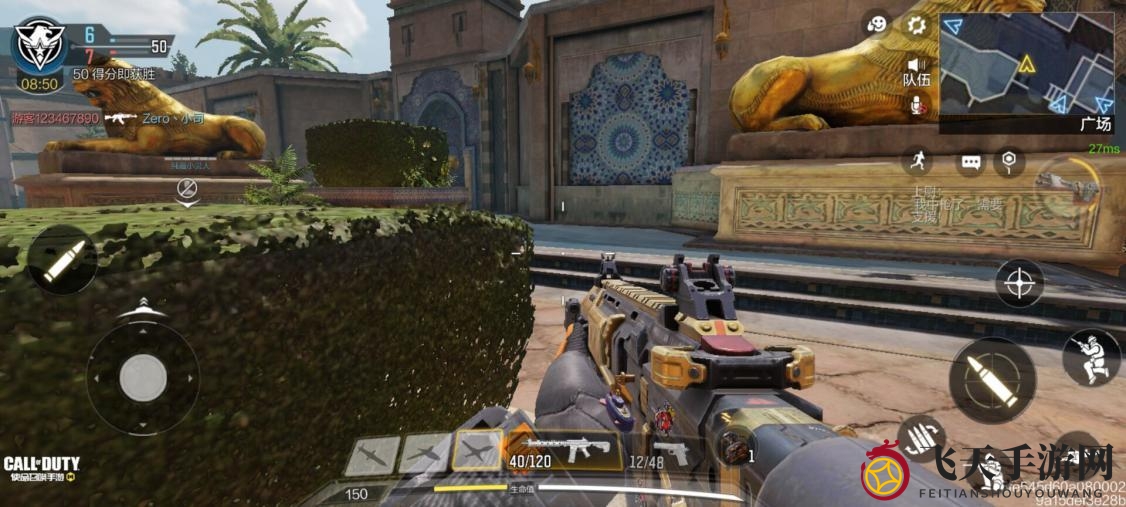Tap the team emblem score badge
1126x507 pixels.
[40, 43]
